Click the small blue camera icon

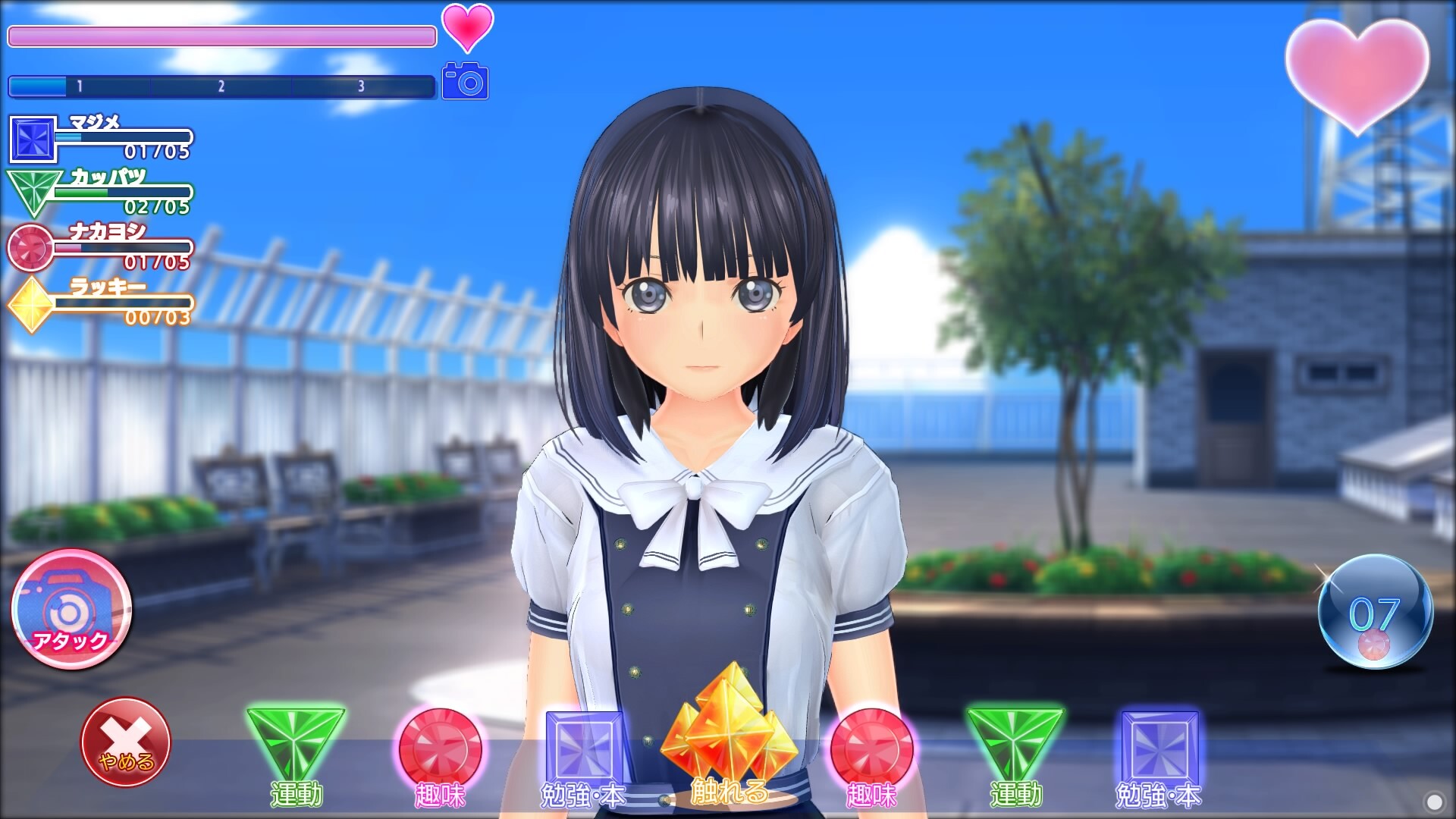coord(465,81)
